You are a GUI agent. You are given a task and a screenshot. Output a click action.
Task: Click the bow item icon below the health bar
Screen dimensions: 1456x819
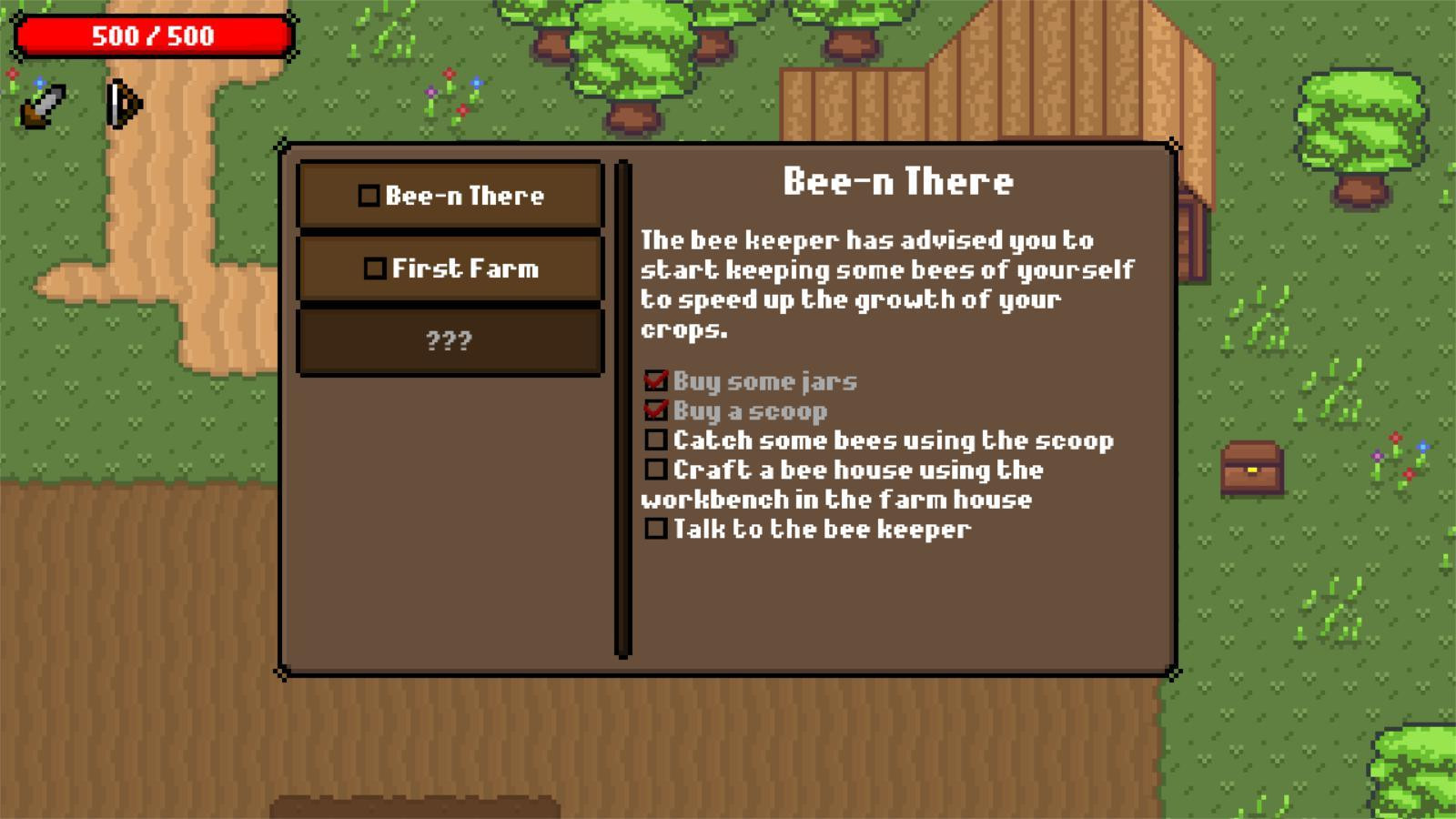click(123, 105)
